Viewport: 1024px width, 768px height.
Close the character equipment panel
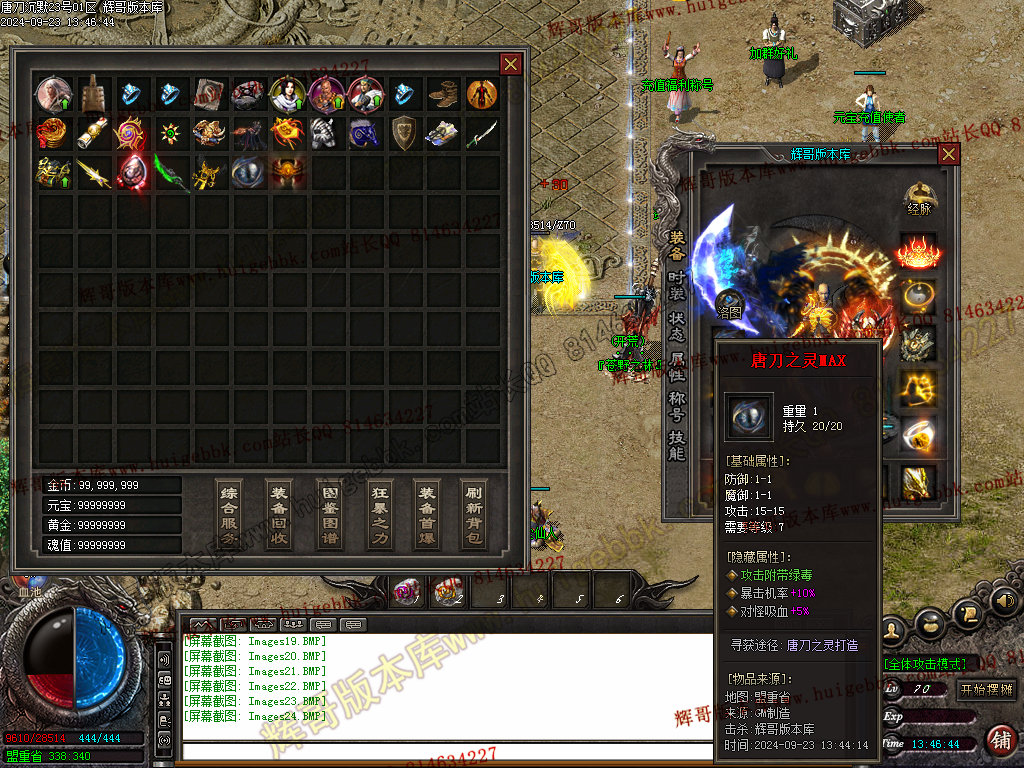tap(948, 154)
